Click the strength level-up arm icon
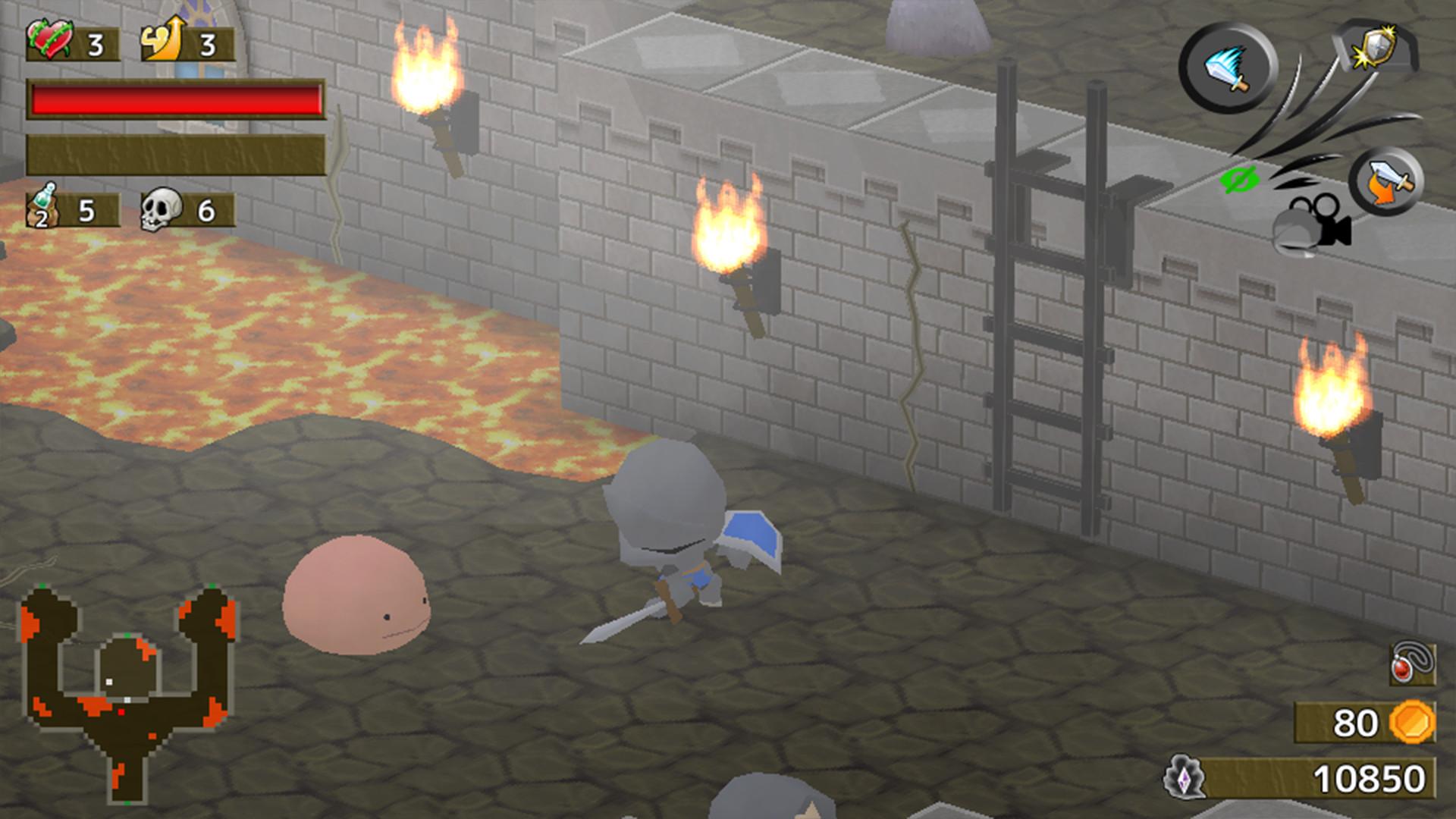Image resolution: width=1456 pixels, height=819 pixels. click(x=163, y=38)
